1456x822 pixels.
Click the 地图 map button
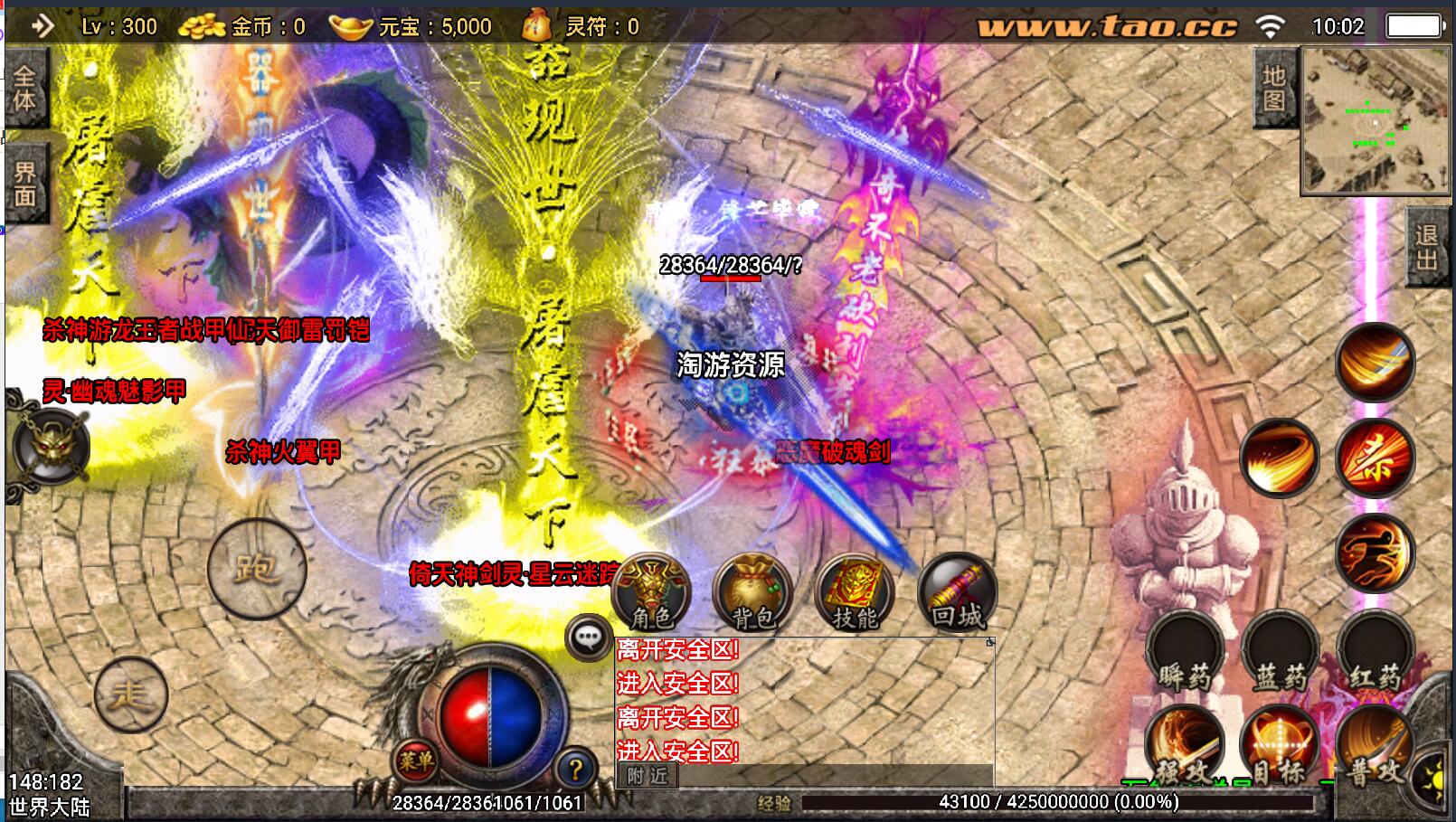click(1273, 89)
